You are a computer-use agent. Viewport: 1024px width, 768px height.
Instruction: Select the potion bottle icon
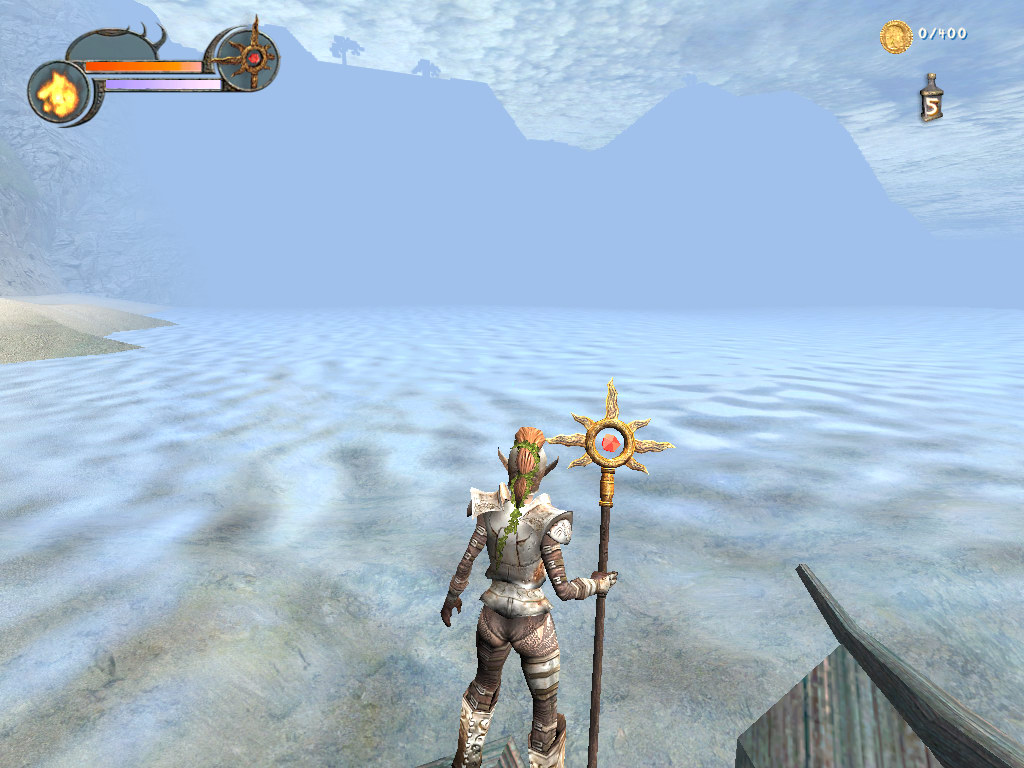(931, 100)
